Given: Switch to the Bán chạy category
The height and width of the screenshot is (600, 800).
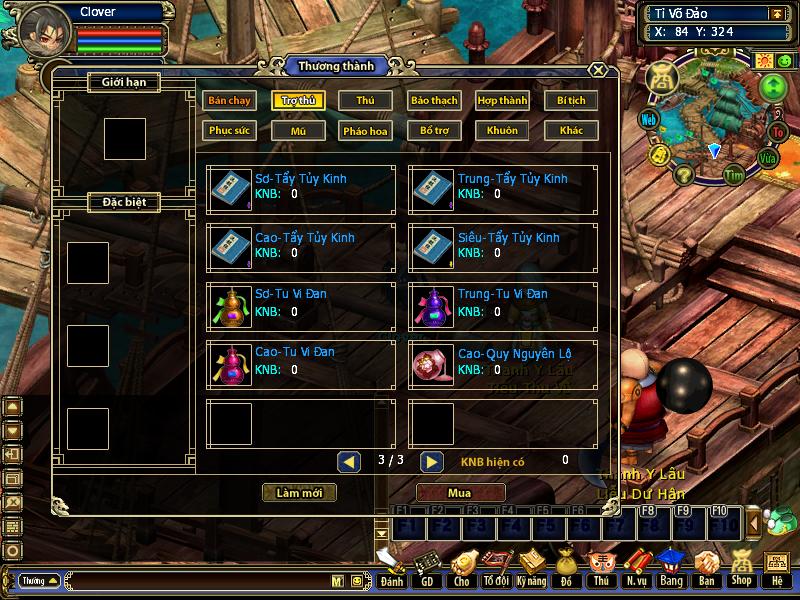Looking at the screenshot, I should (229, 101).
